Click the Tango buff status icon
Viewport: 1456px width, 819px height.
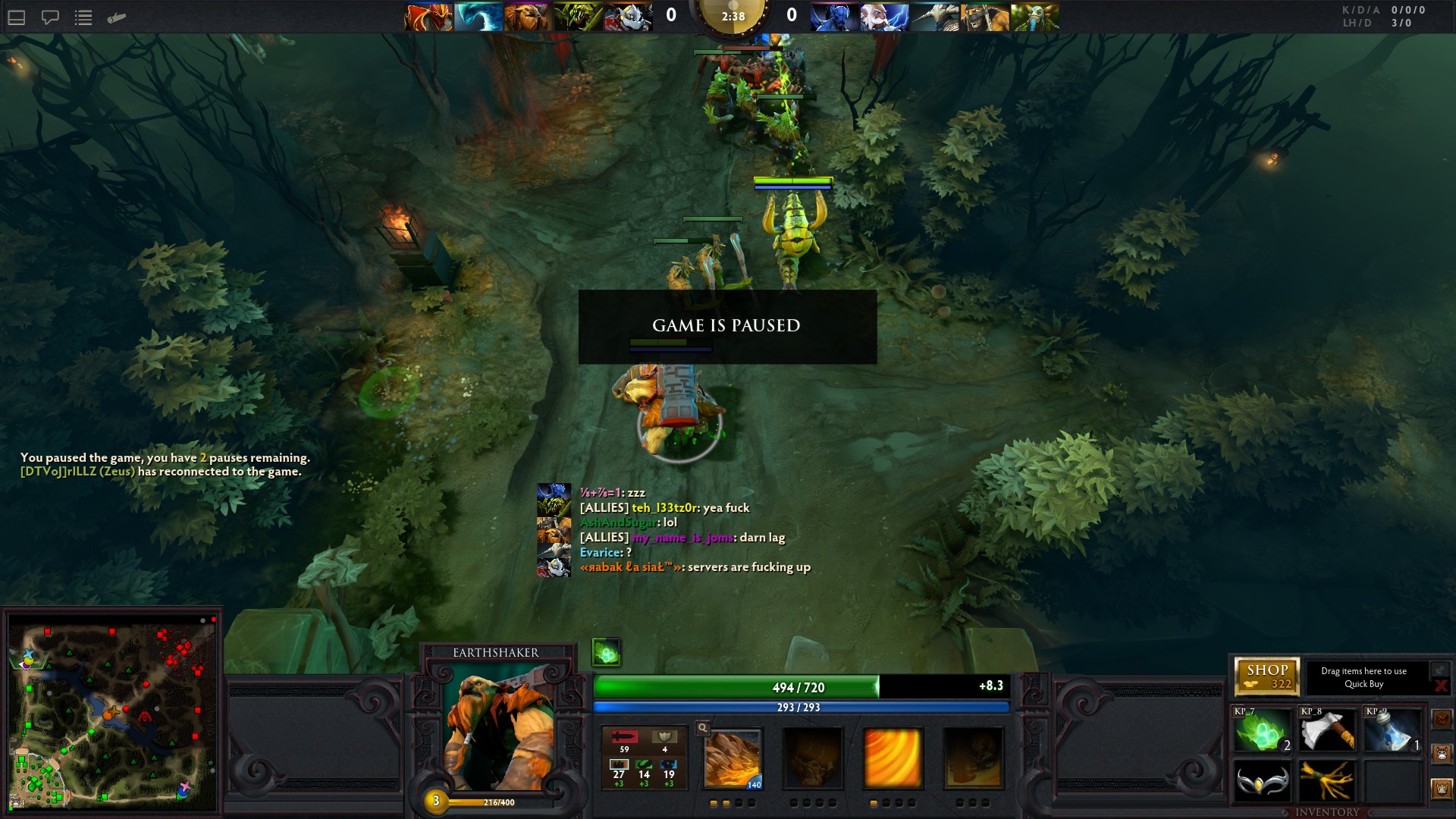click(607, 652)
